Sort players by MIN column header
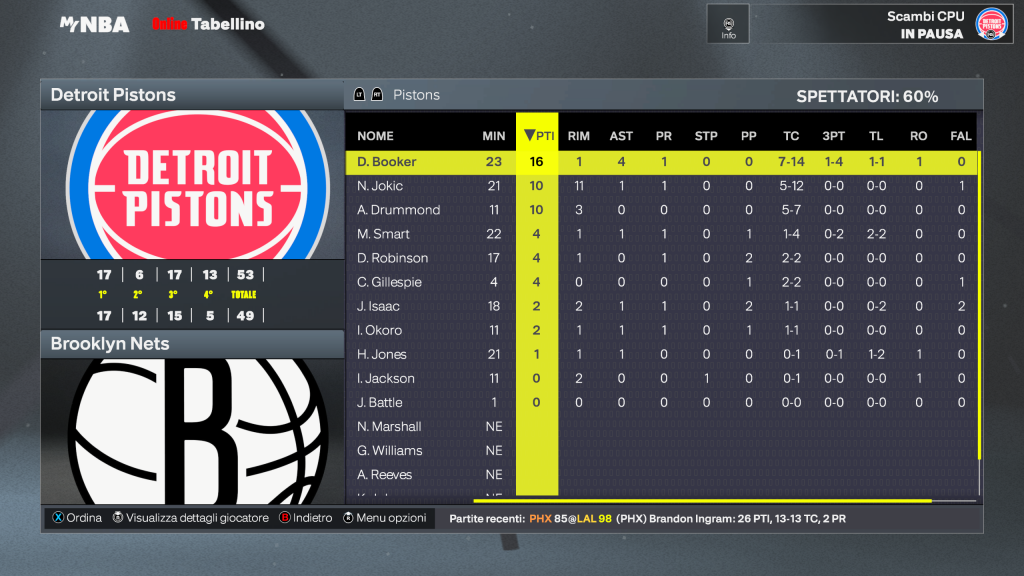 (x=493, y=136)
